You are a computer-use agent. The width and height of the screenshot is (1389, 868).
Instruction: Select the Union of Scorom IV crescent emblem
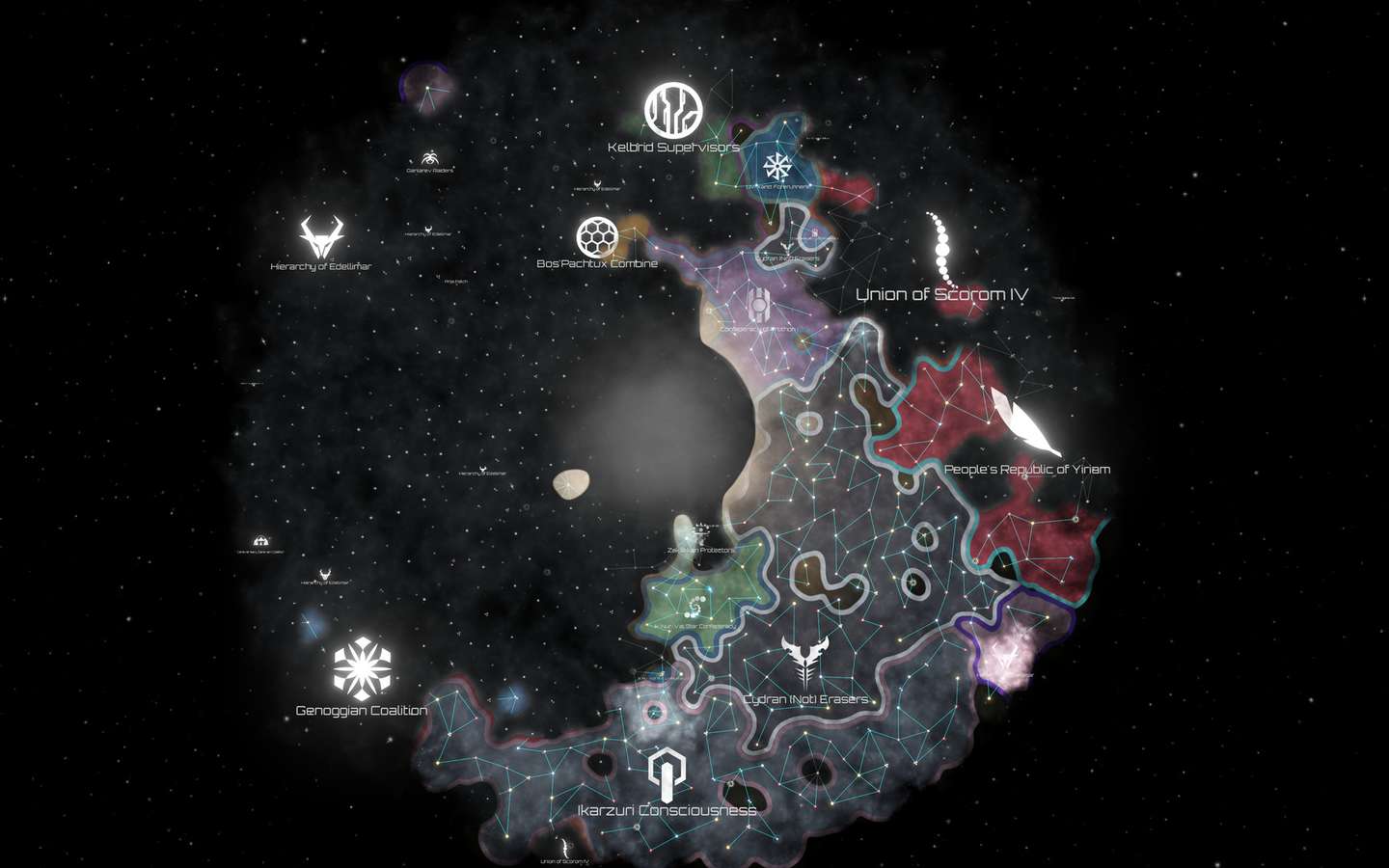coord(940,248)
